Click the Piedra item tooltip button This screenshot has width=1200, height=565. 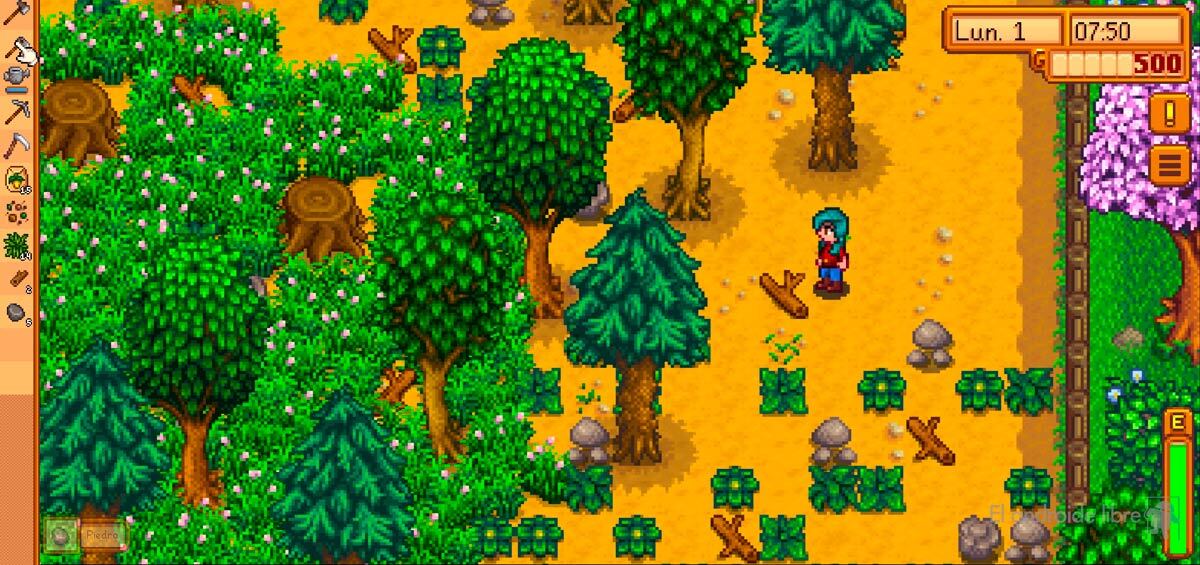point(86,535)
